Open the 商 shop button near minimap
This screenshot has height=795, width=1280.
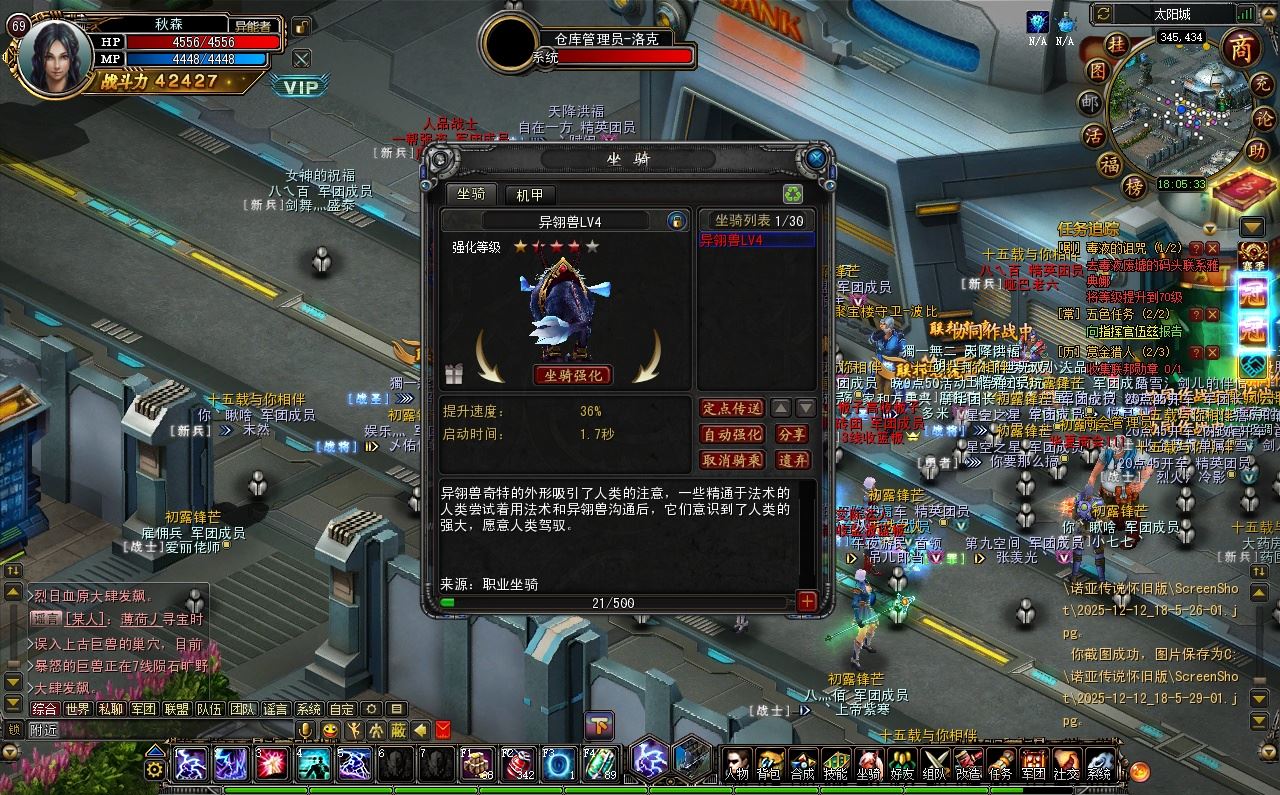(1241, 48)
